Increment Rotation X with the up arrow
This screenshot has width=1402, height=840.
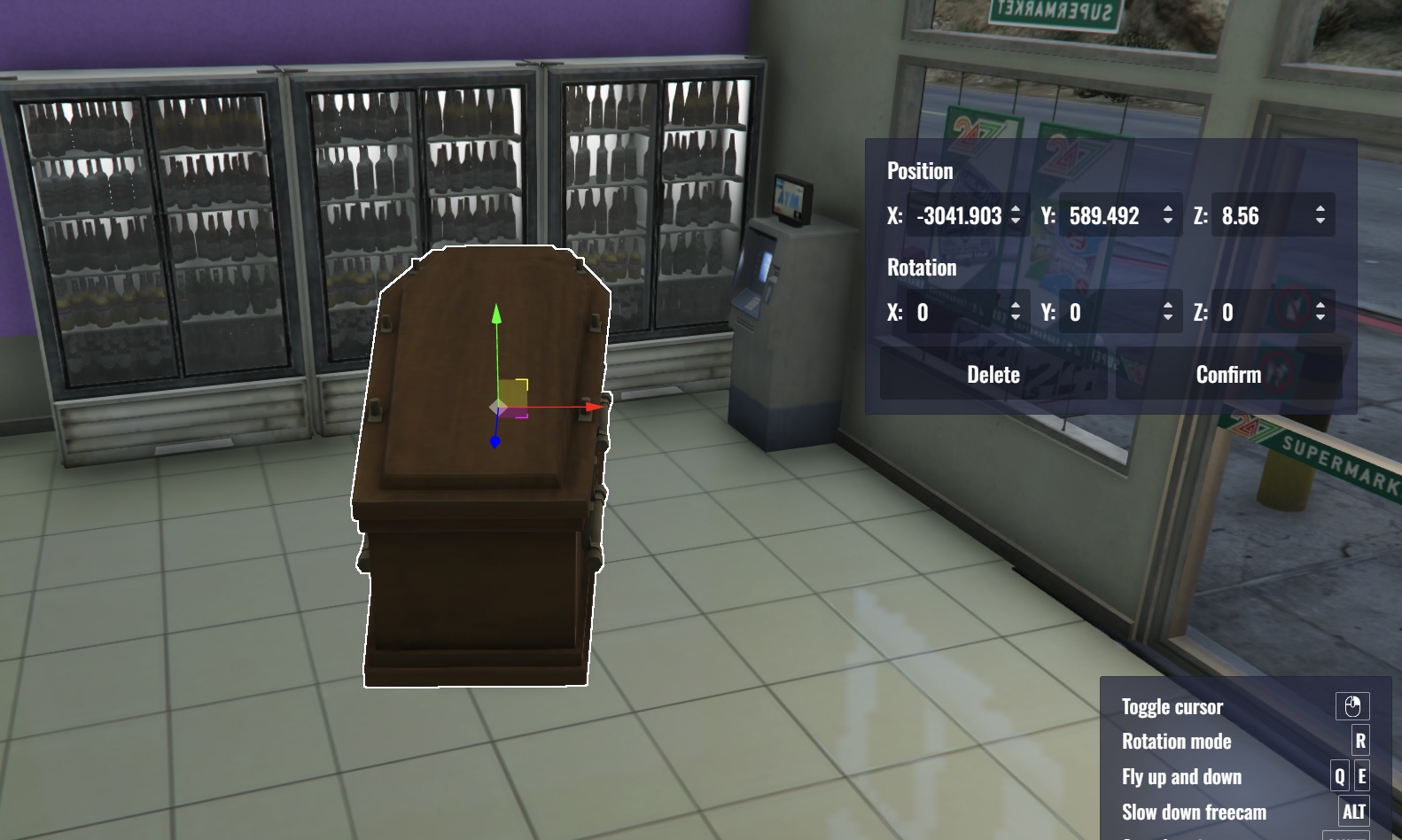pyautogui.click(x=1016, y=306)
